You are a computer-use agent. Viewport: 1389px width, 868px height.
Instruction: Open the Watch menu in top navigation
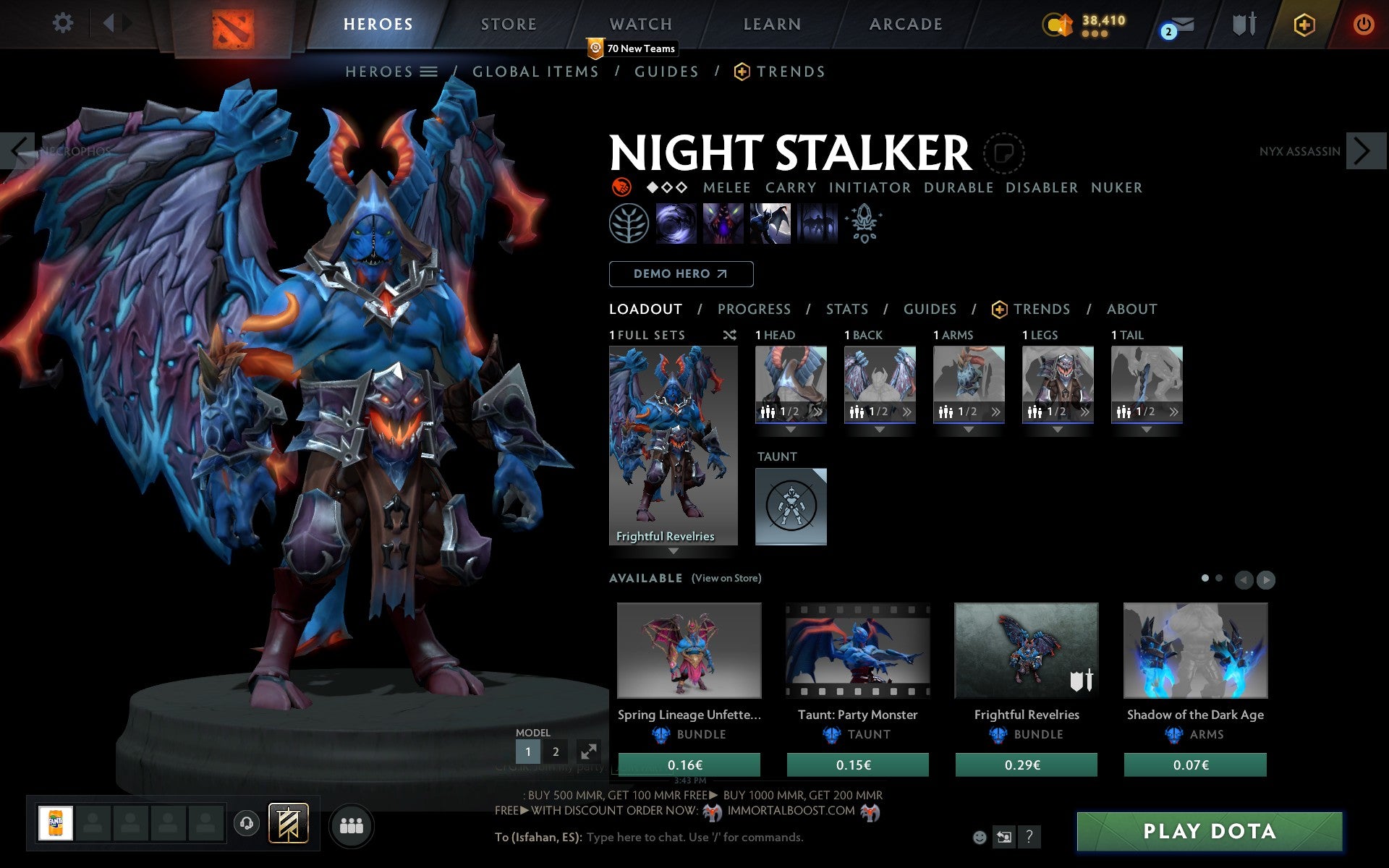click(640, 23)
